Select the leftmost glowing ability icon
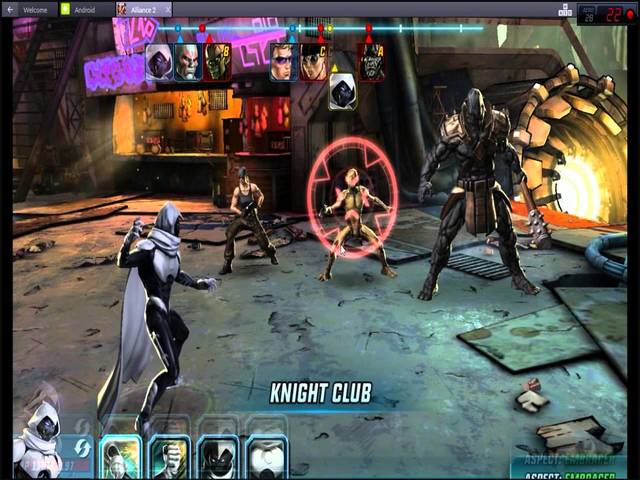The width and height of the screenshot is (640, 480). coord(121,458)
